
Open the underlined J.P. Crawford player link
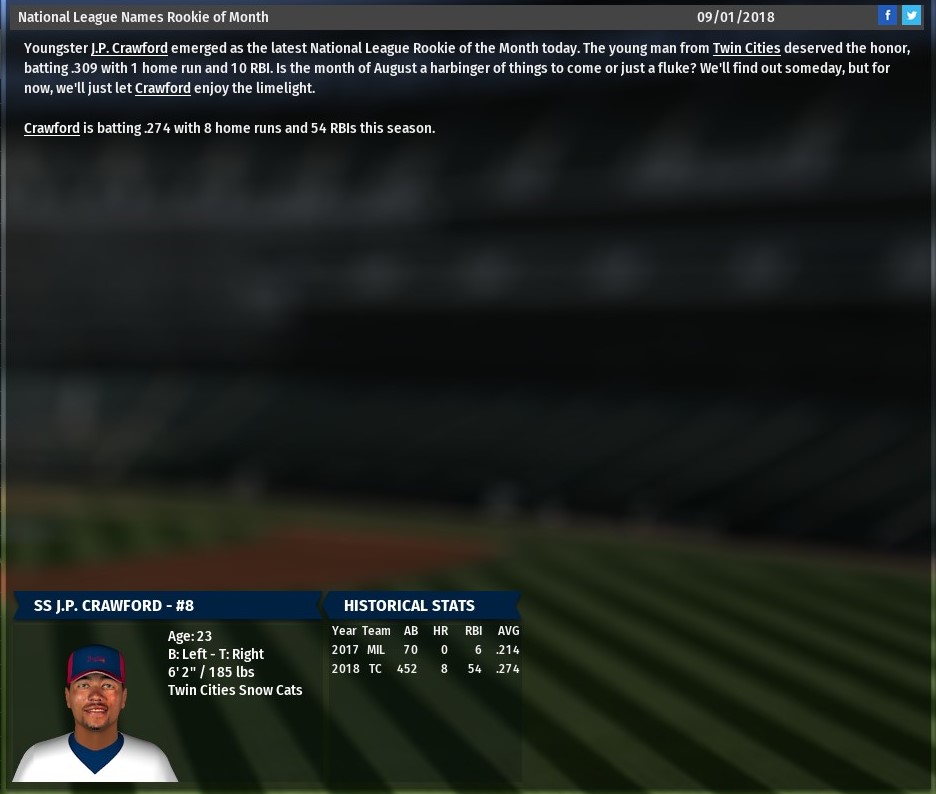(129, 48)
